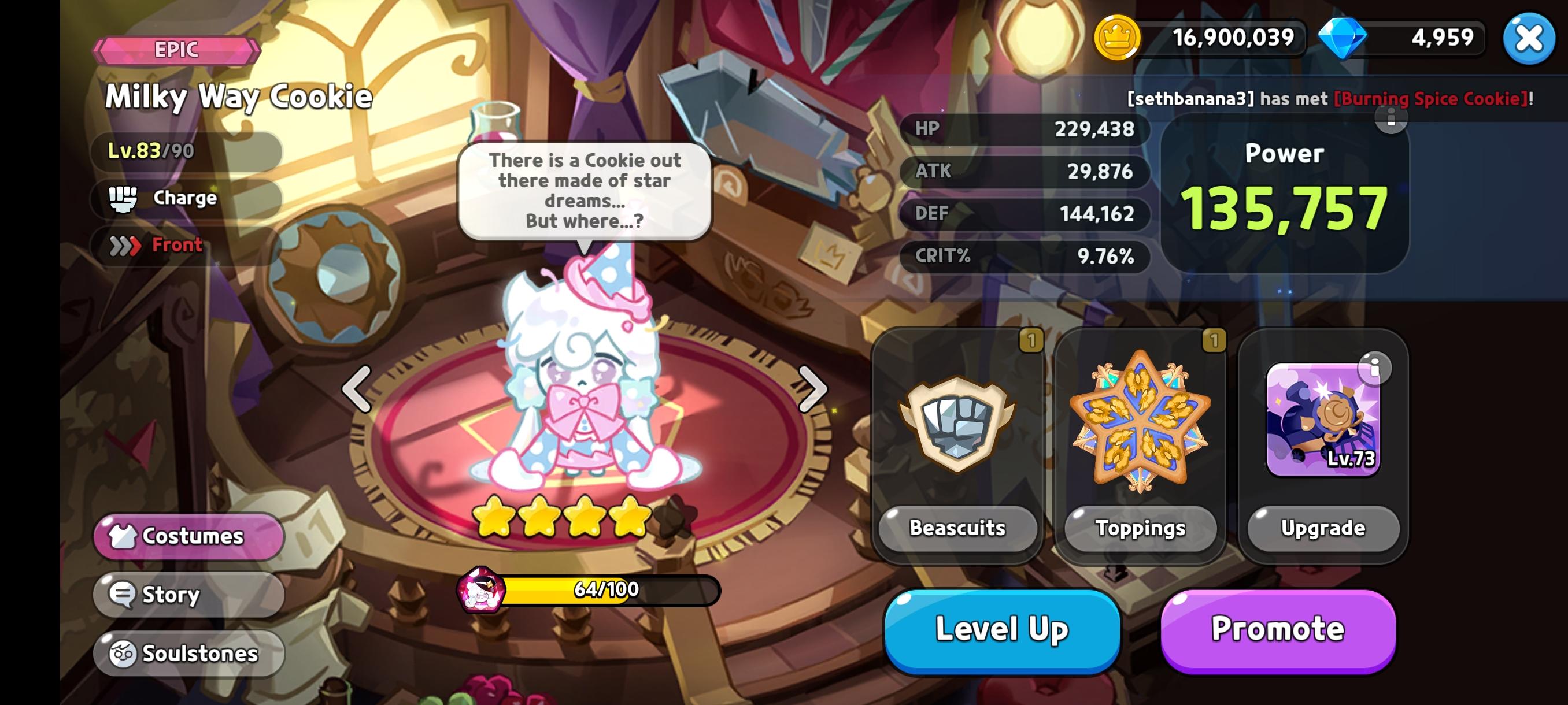Click the Story speech bubble icon
The width and height of the screenshot is (1568, 705).
(x=122, y=594)
